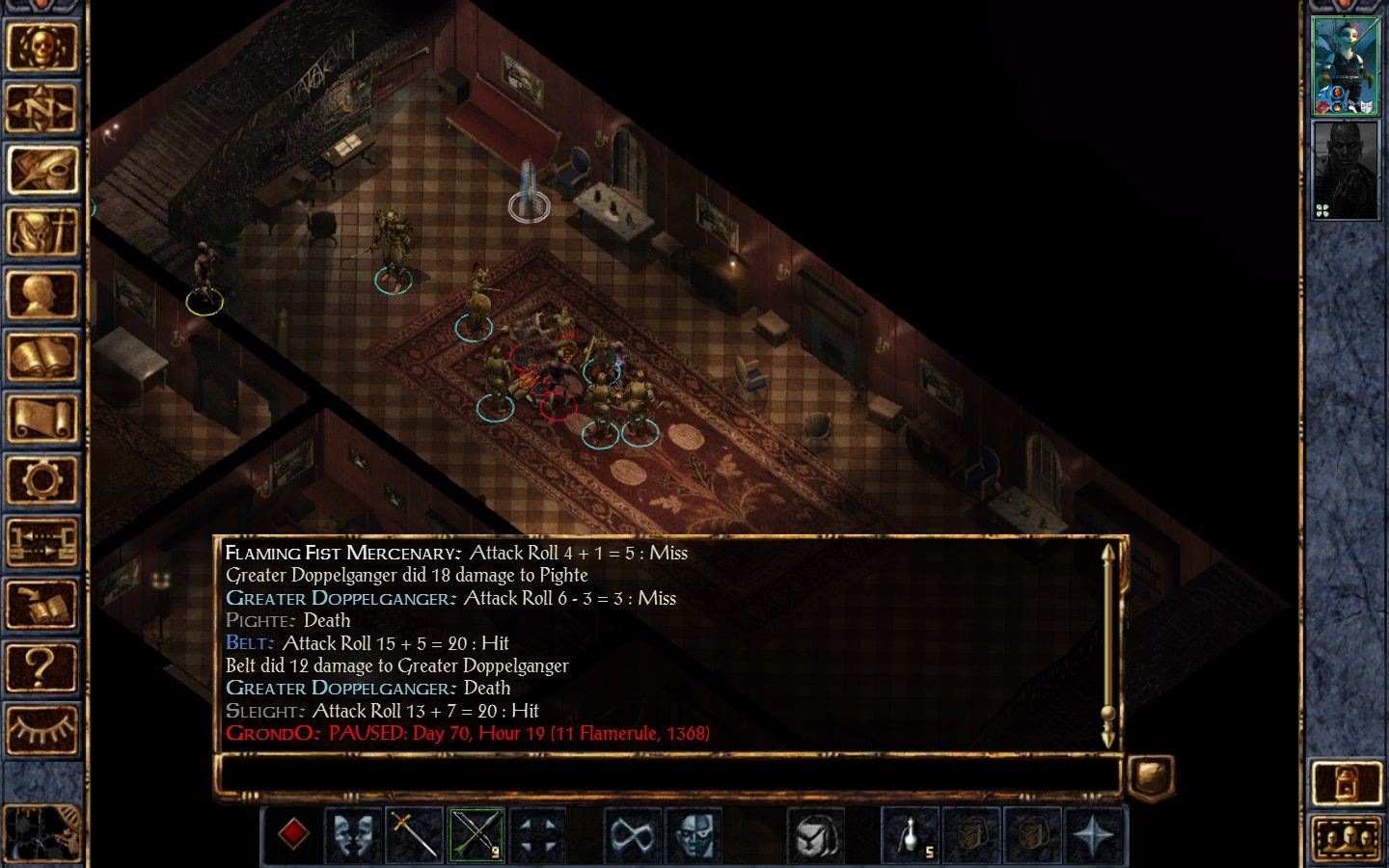Select the crossed bow and arrow slot
The width and height of the screenshot is (1389, 868).
point(476,834)
